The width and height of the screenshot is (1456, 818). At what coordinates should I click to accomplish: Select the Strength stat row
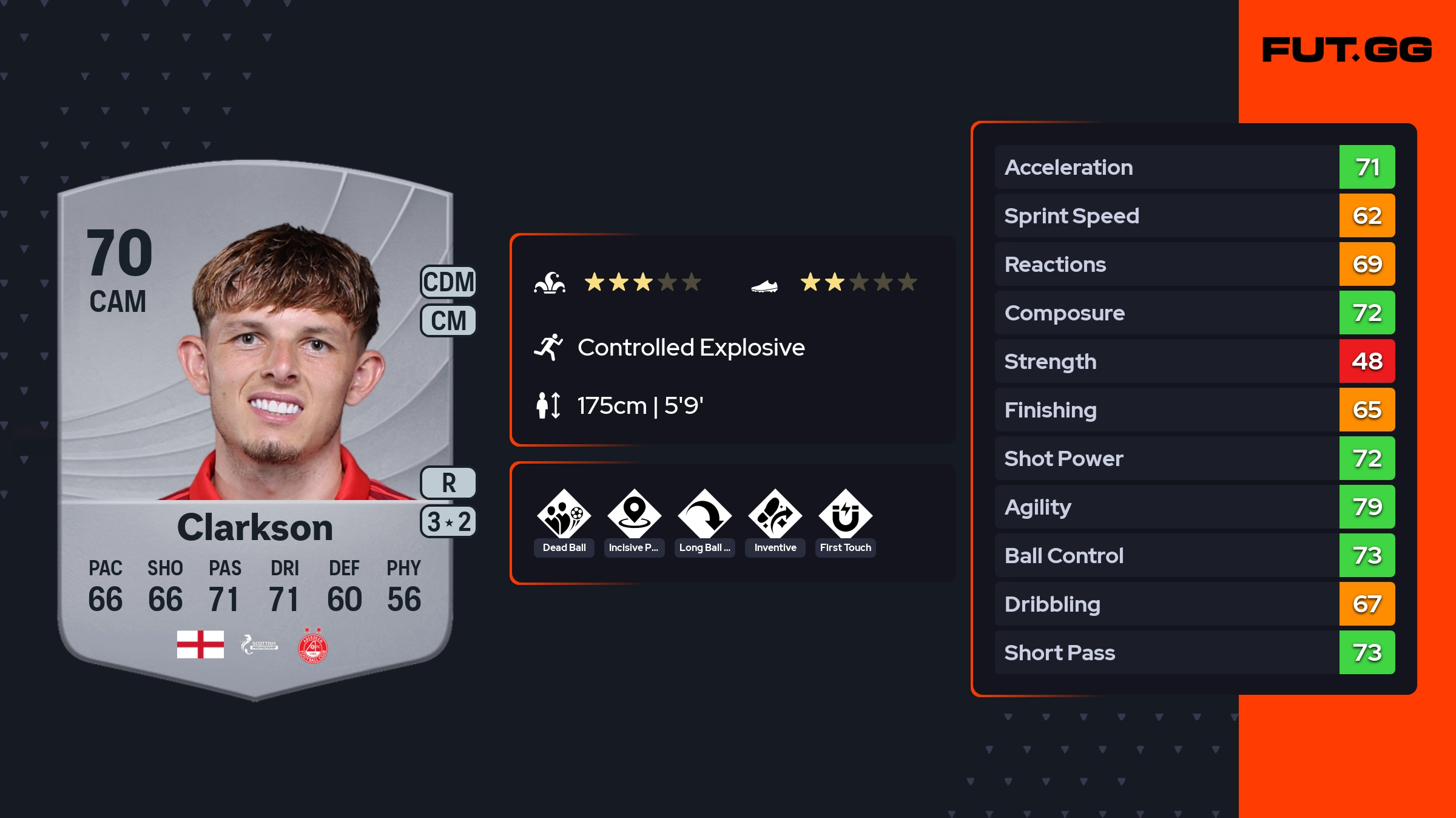pos(1194,361)
